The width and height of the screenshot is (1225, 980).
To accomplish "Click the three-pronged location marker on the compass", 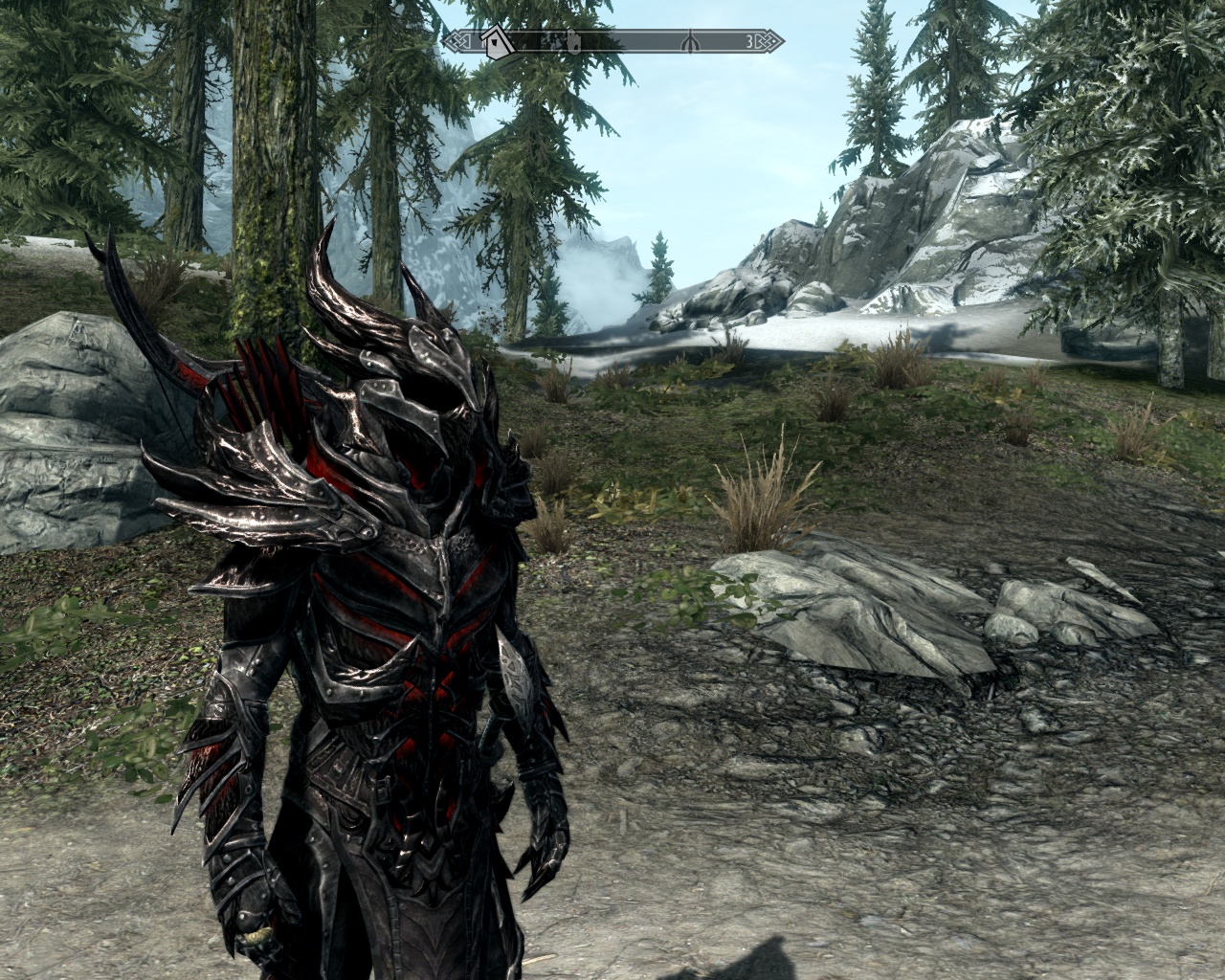I will coord(689,41).
